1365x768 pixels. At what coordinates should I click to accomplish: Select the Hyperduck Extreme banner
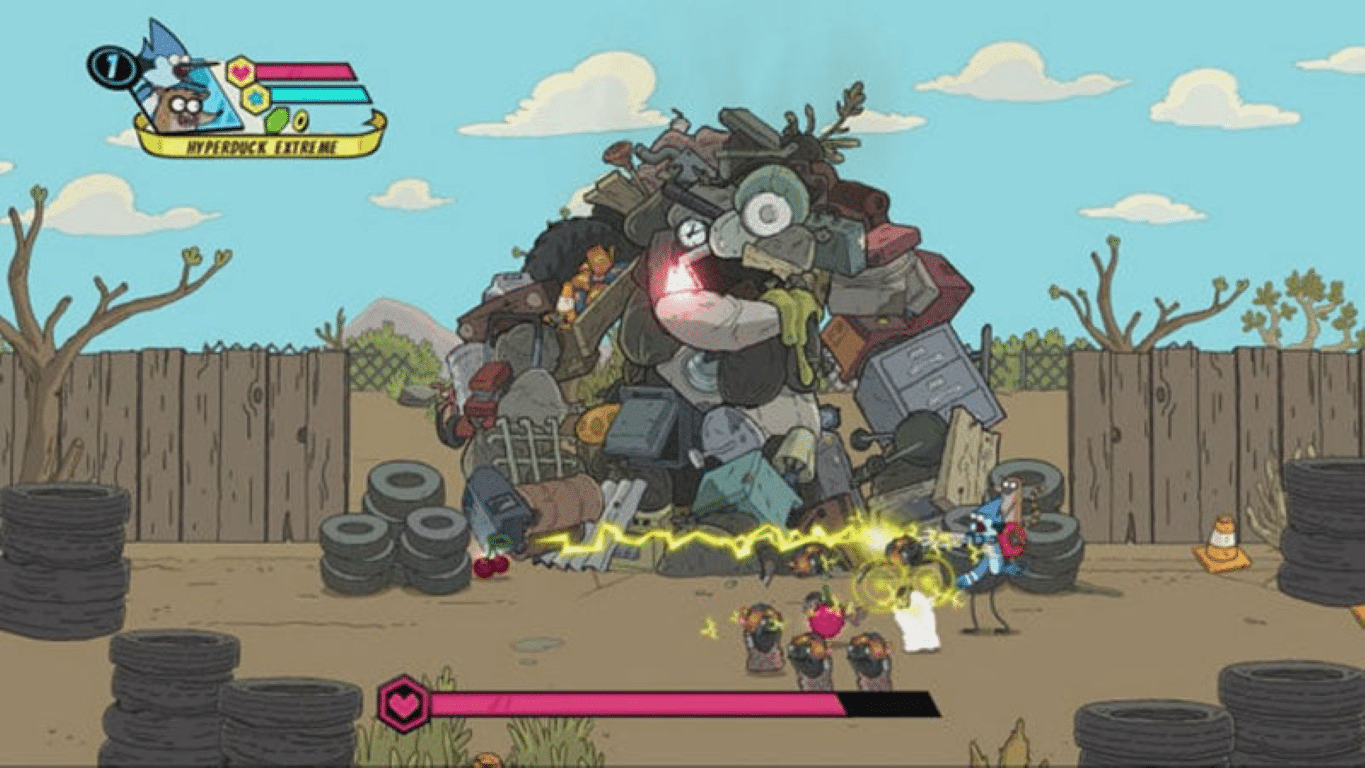(258, 145)
